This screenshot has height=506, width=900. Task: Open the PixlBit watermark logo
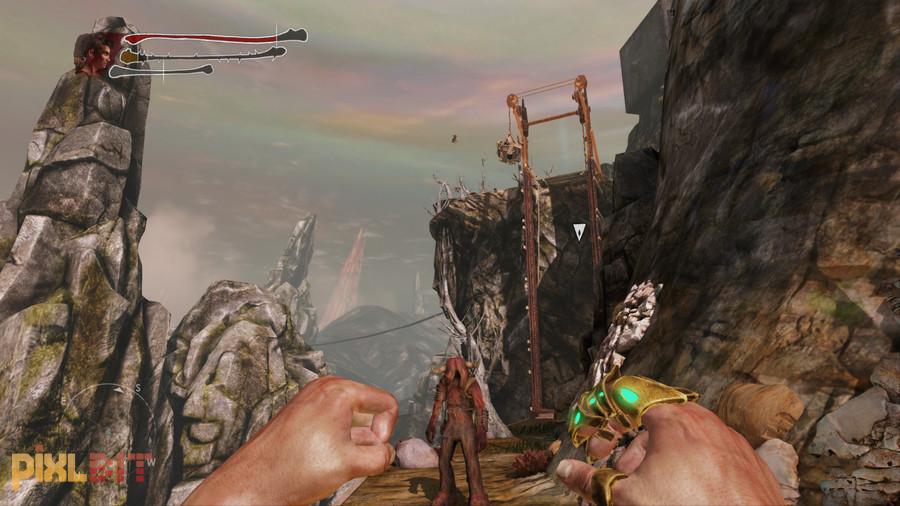(82, 468)
